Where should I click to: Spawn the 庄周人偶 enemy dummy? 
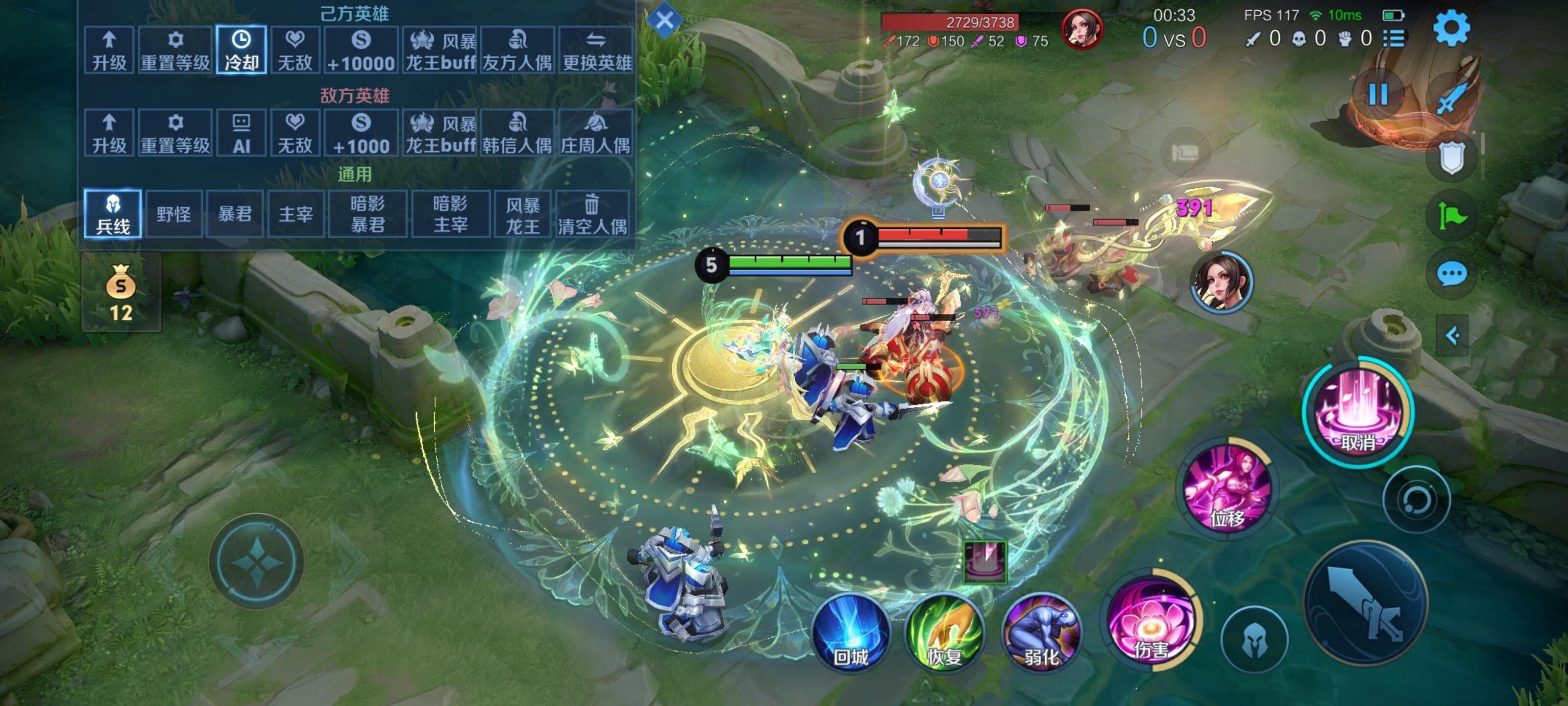coord(595,133)
